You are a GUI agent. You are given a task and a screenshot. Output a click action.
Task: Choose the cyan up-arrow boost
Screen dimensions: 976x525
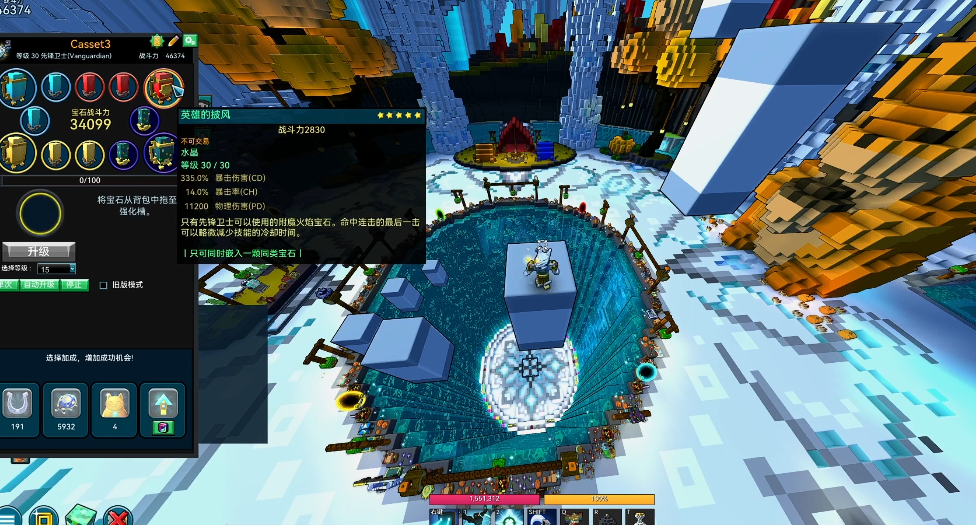(163, 403)
